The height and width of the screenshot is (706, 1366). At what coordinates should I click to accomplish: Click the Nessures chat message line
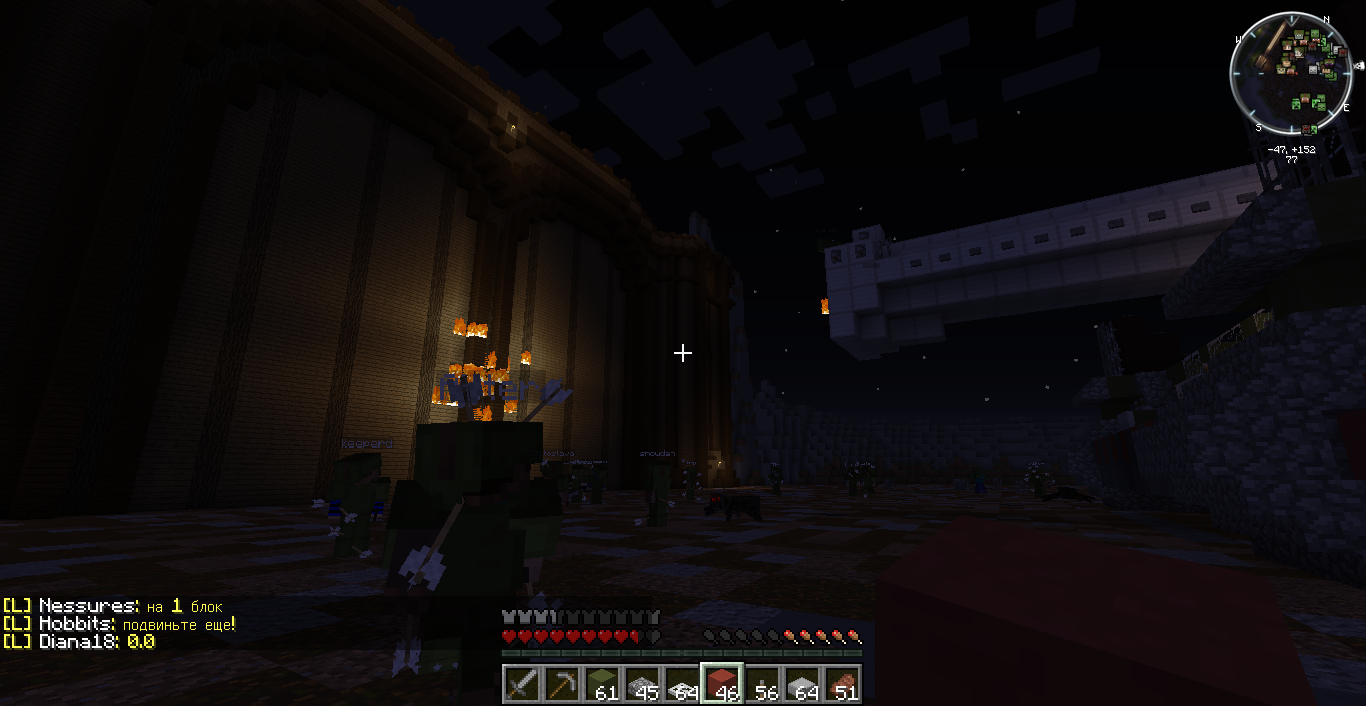(112, 606)
